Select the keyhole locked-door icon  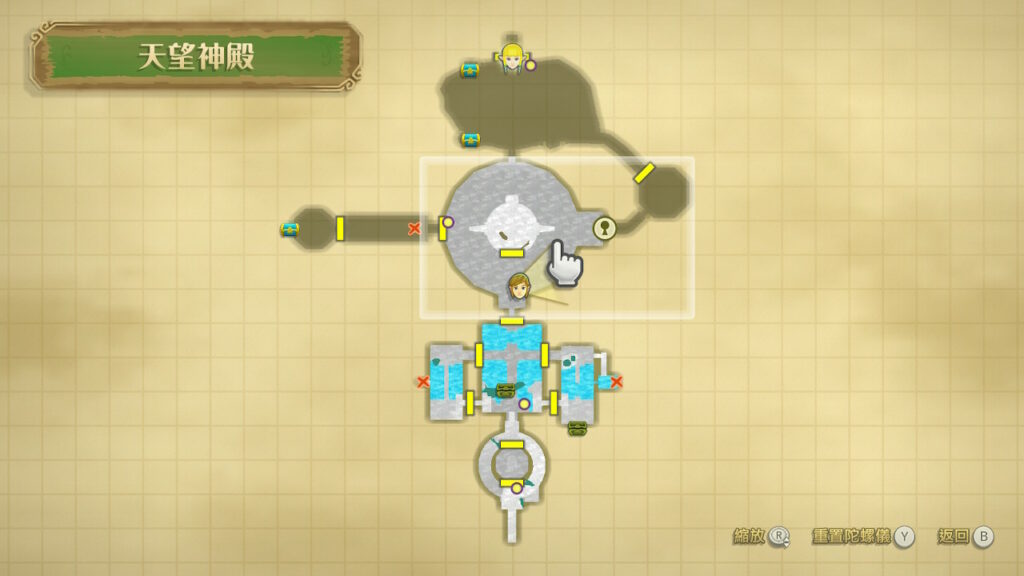point(604,228)
